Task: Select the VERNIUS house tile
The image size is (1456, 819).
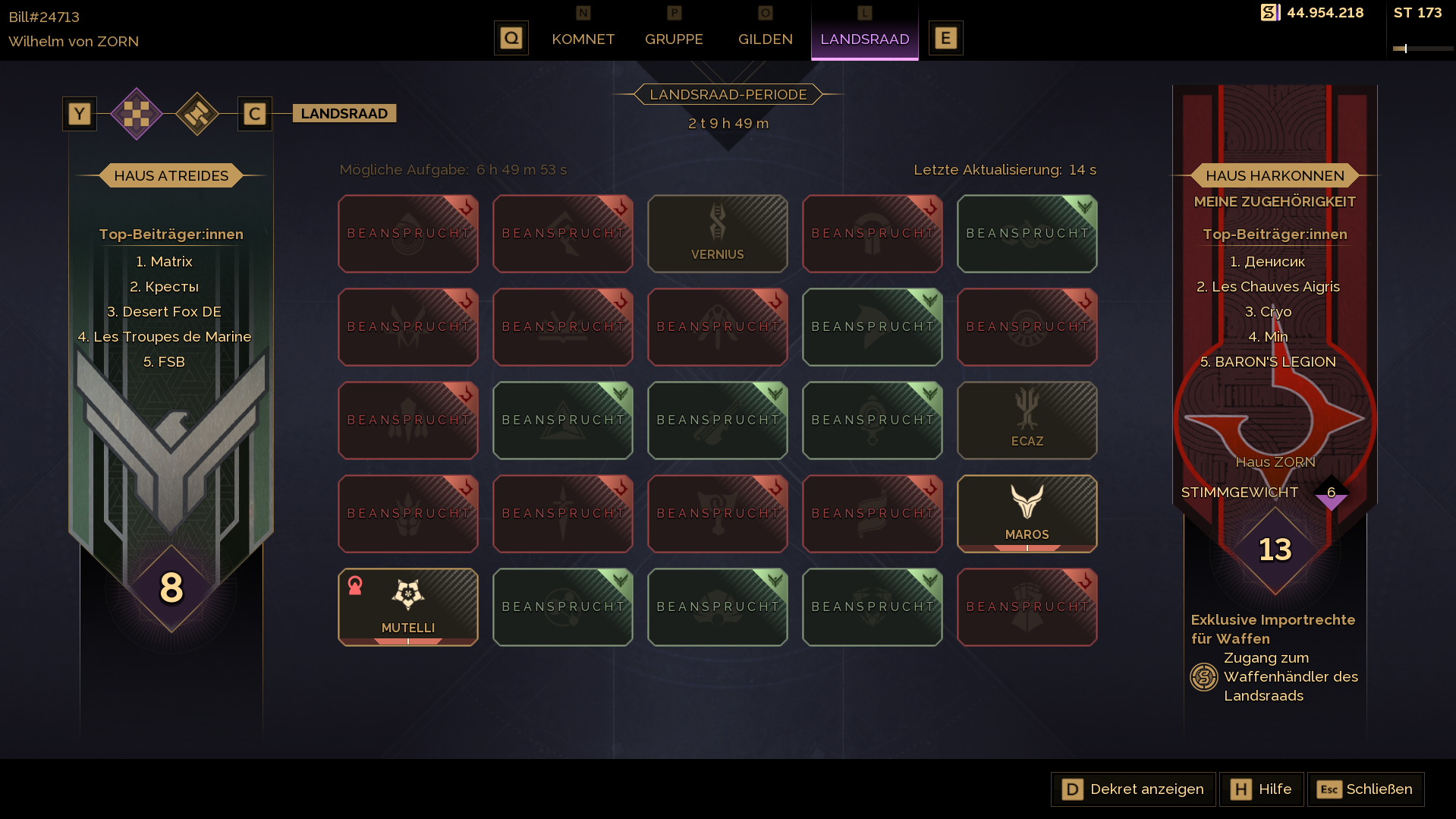Action: click(x=717, y=234)
